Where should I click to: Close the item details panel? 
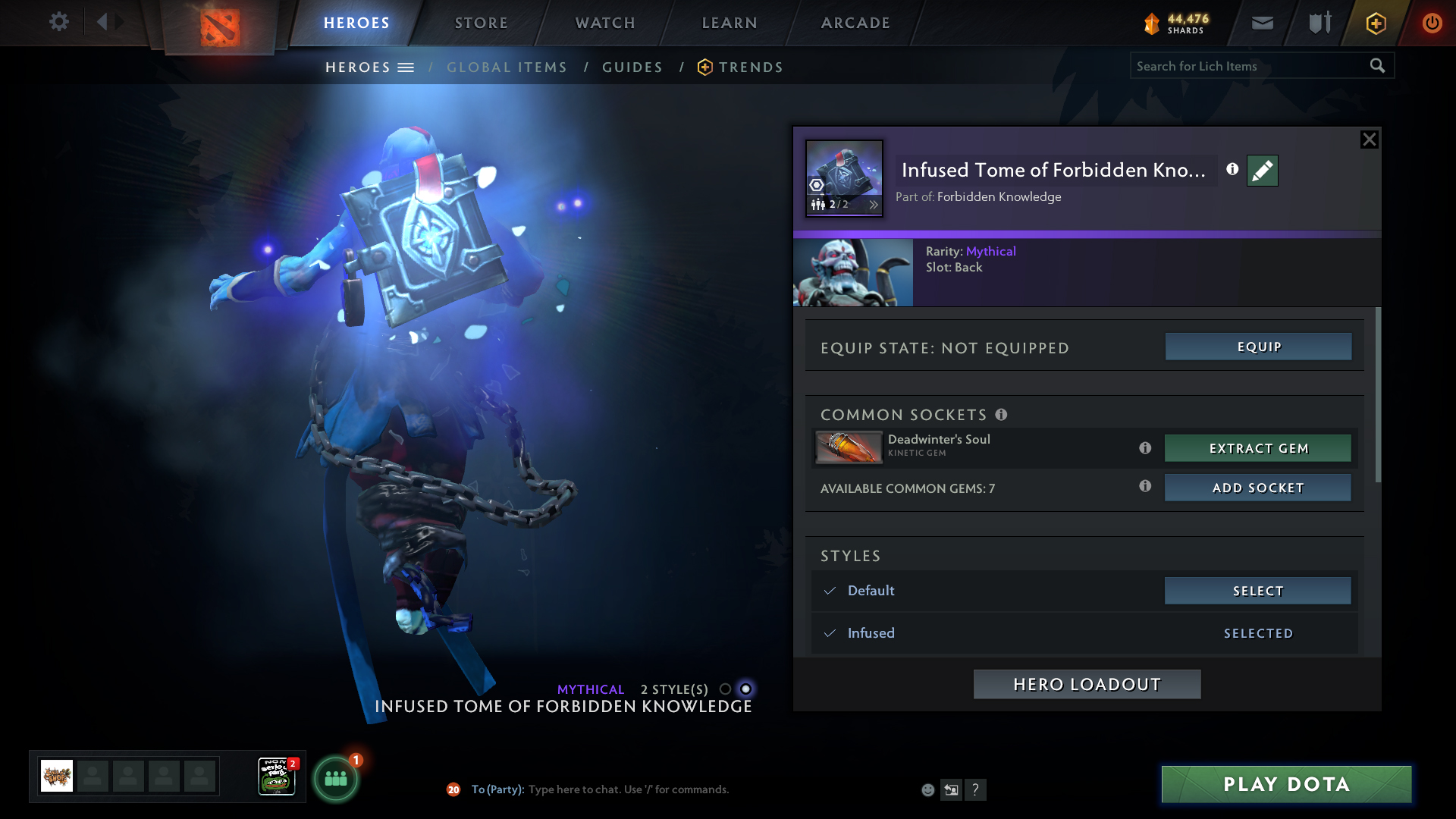tap(1369, 140)
